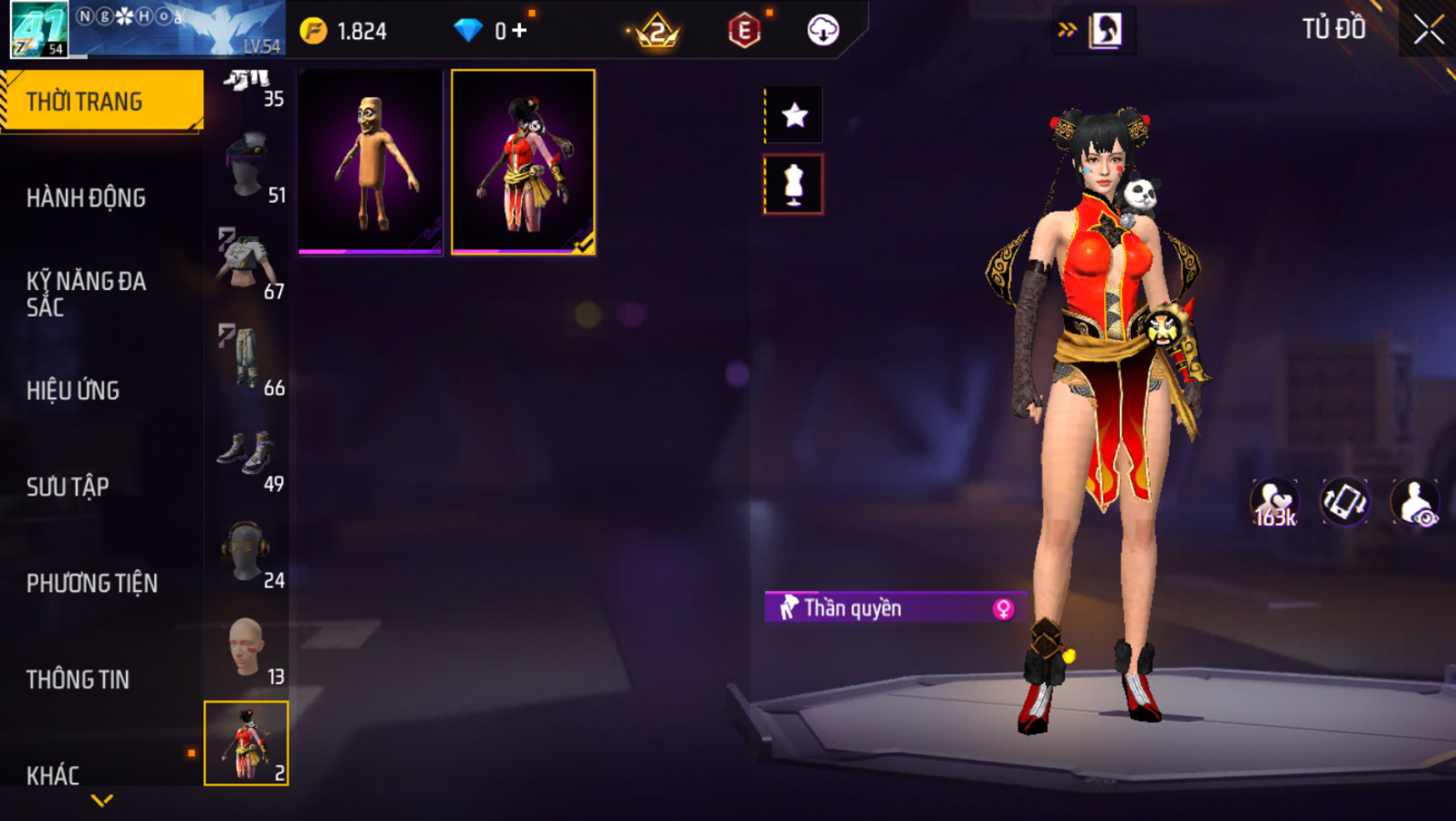
Task: Add diamonds with the plus button
Action: point(520,31)
